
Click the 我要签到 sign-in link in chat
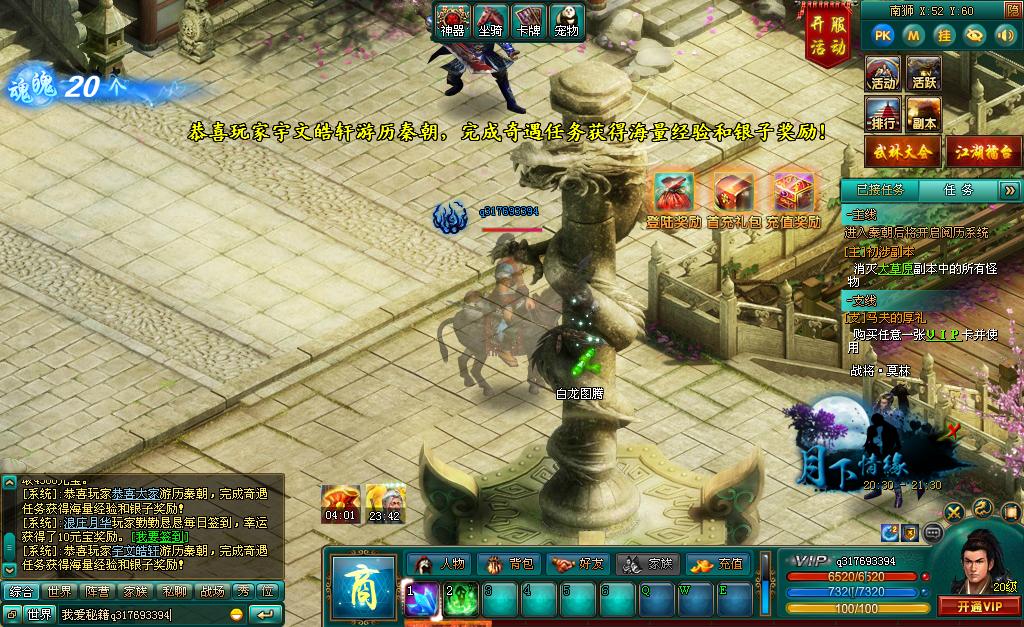click(x=160, y=537)
